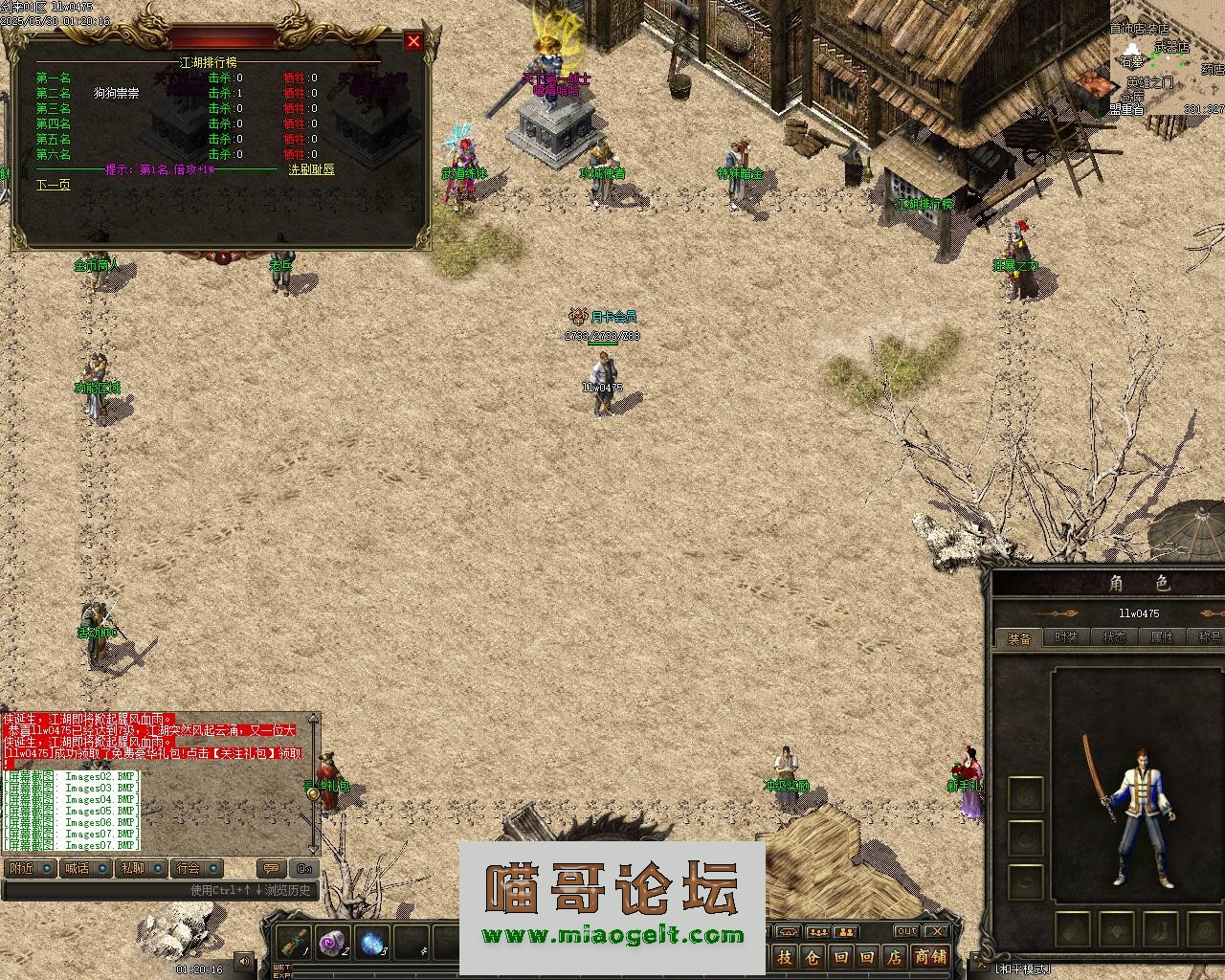This screenshot has width=1225, height=980.
Task: Switch to the 时装 fashion tab
Action: click(1066, 637)
